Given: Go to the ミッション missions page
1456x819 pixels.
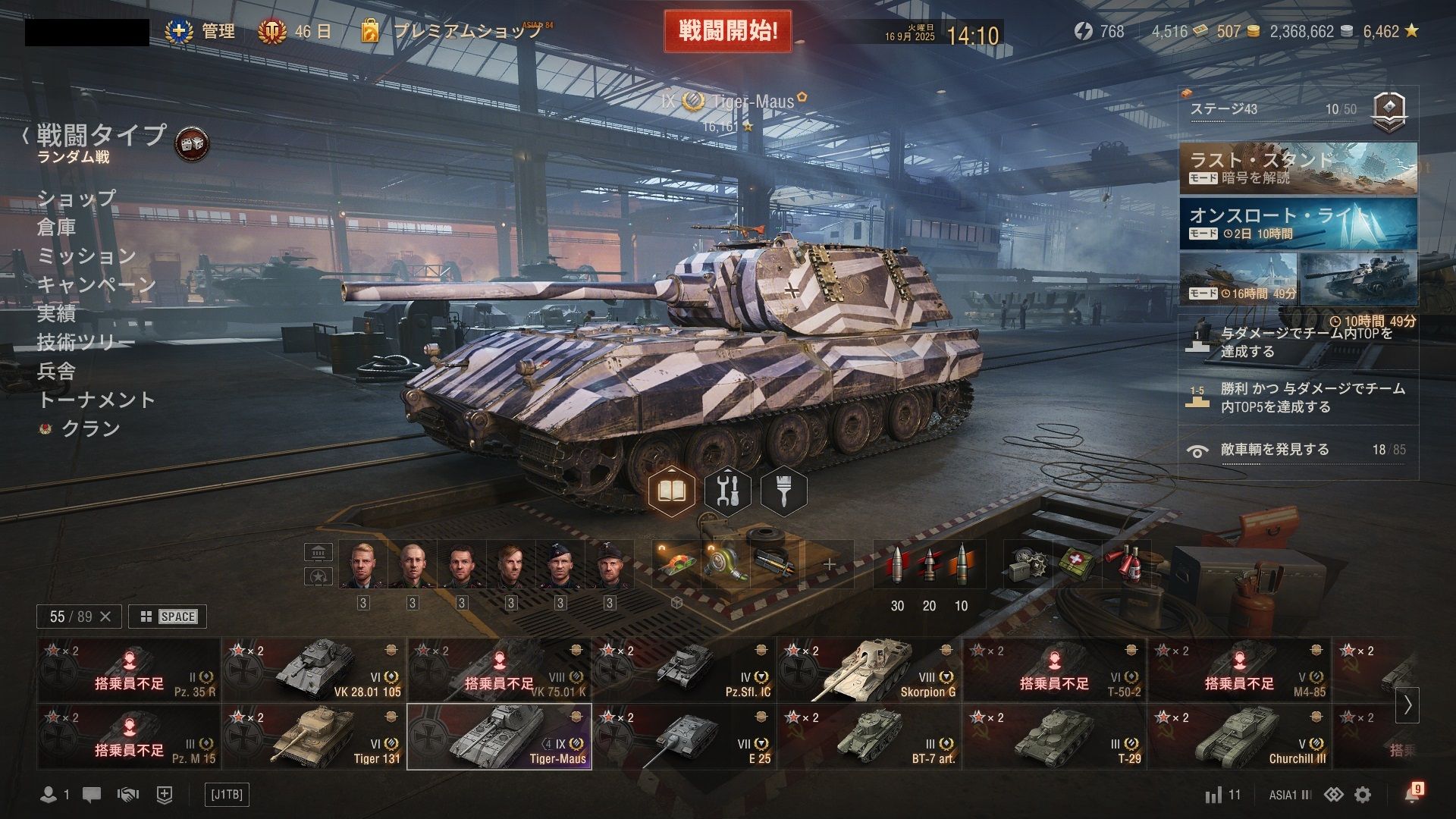Looking at the screenshot, I should pos(86,256).
